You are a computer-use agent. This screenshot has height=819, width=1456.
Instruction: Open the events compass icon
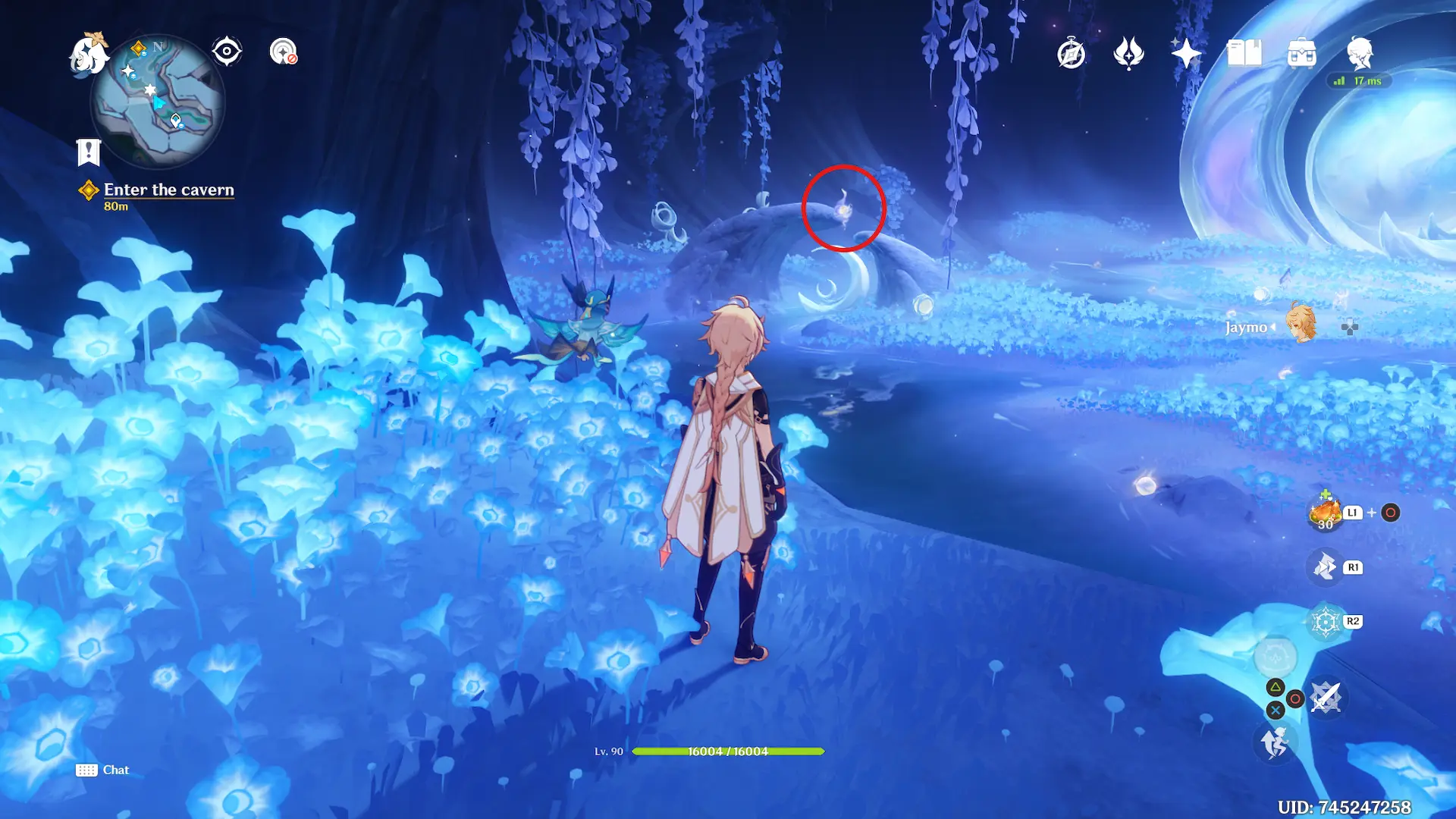1071,54
